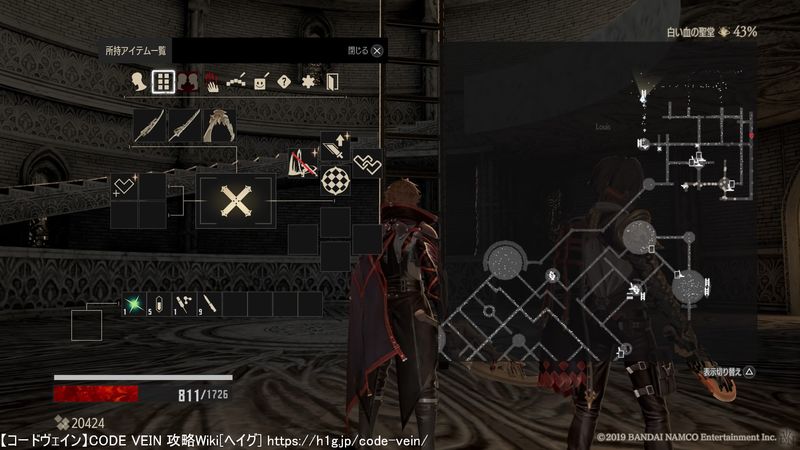Select the first sword weapon slot
The image size is (800, 450).
point(150,126)
